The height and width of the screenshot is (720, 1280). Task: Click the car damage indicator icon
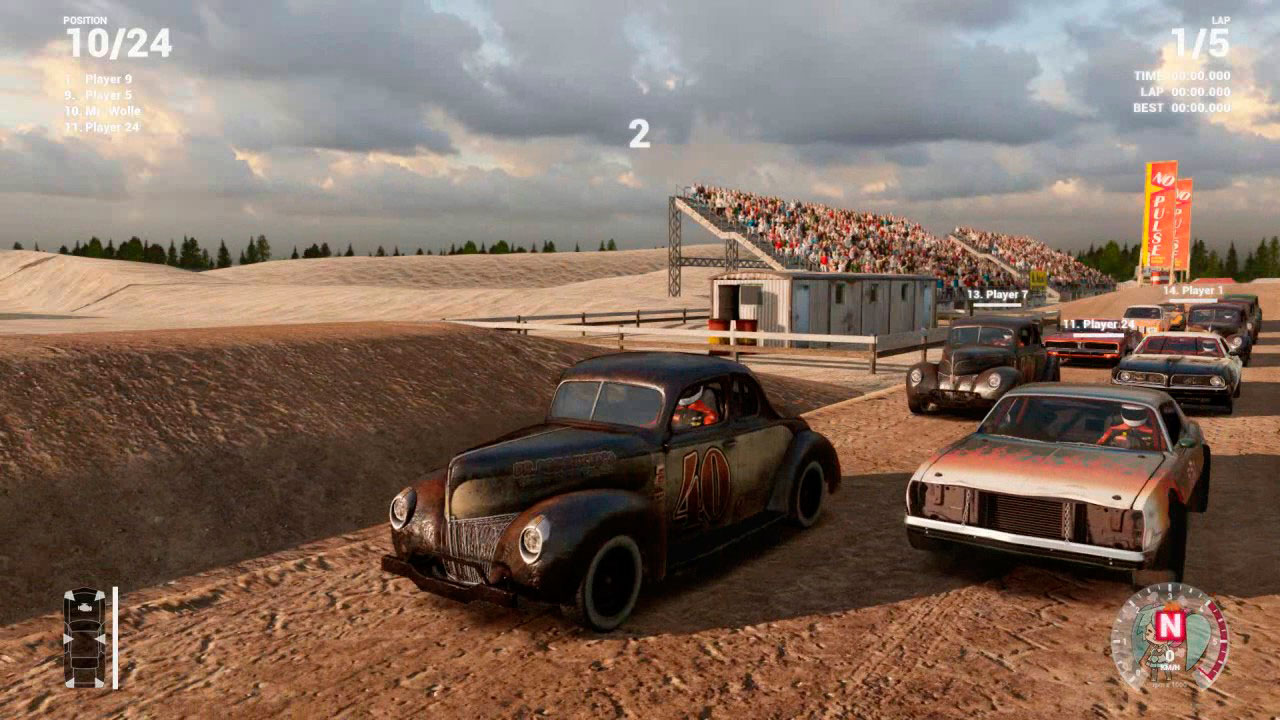pyautogui.click(x=84, y=637)
